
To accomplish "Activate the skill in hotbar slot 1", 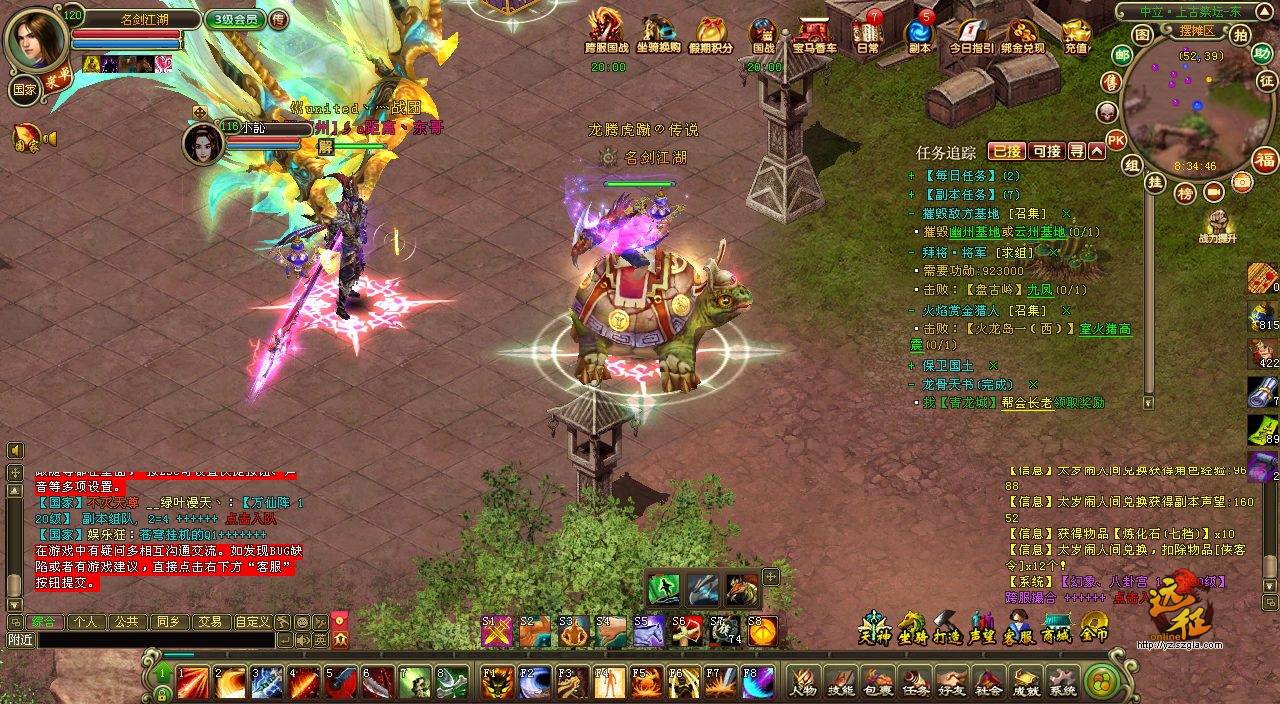I will pos(193,682).
